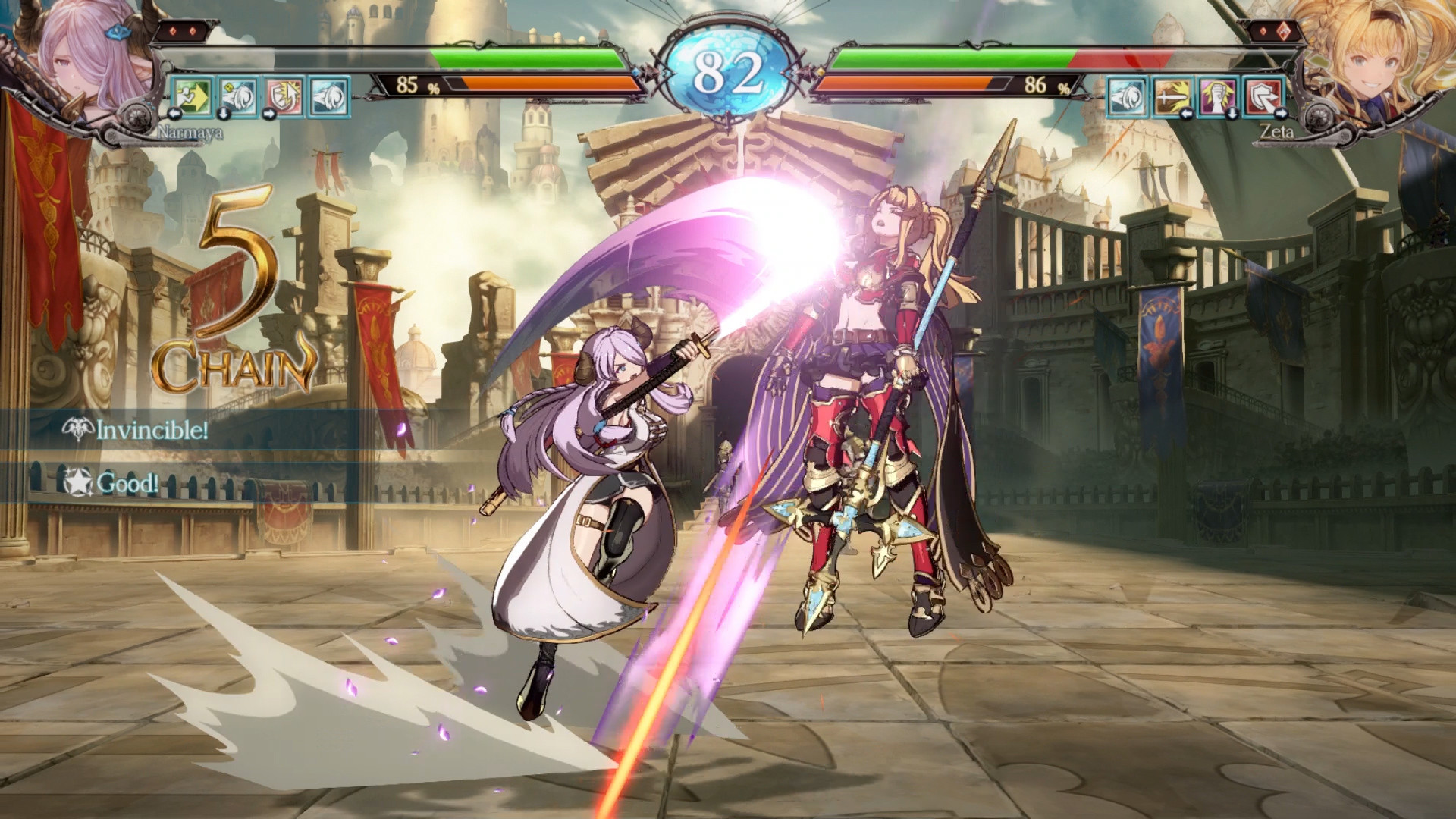Viewport: 1456px width, 819px height.
Task: Select Narmaya's green dash skill icon
Action: click(191, 97)
